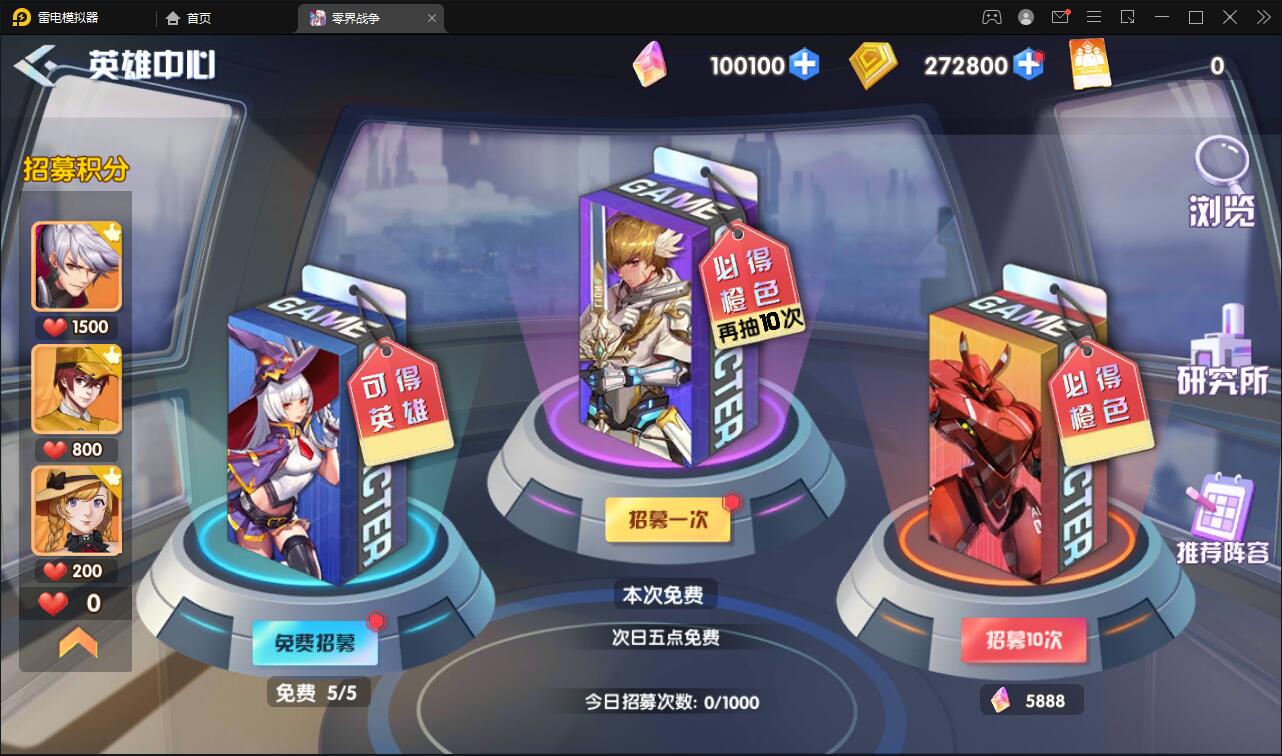The width and height of the screenshot is (1282, 756).
Task: Open the LDPlayer hamburger menu
Action: 1094,17
